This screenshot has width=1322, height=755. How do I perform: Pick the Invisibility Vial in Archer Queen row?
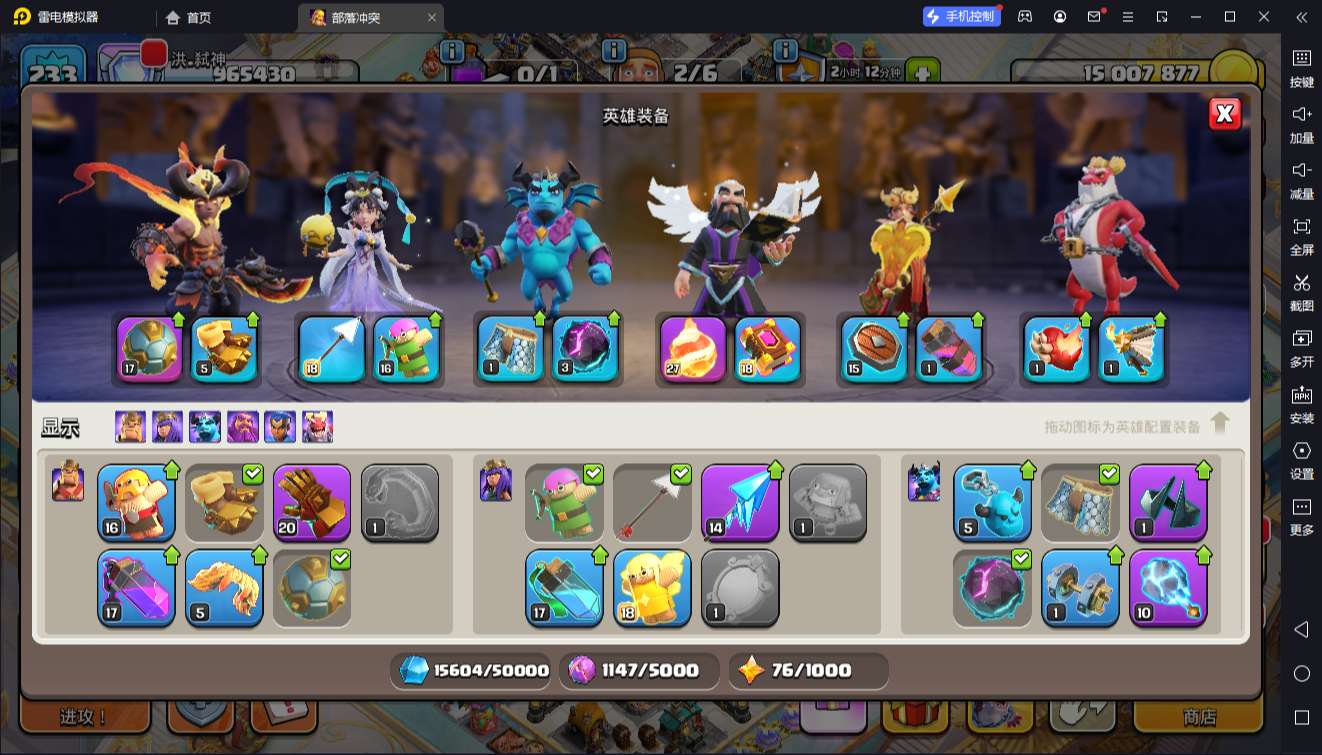point(564,589)
